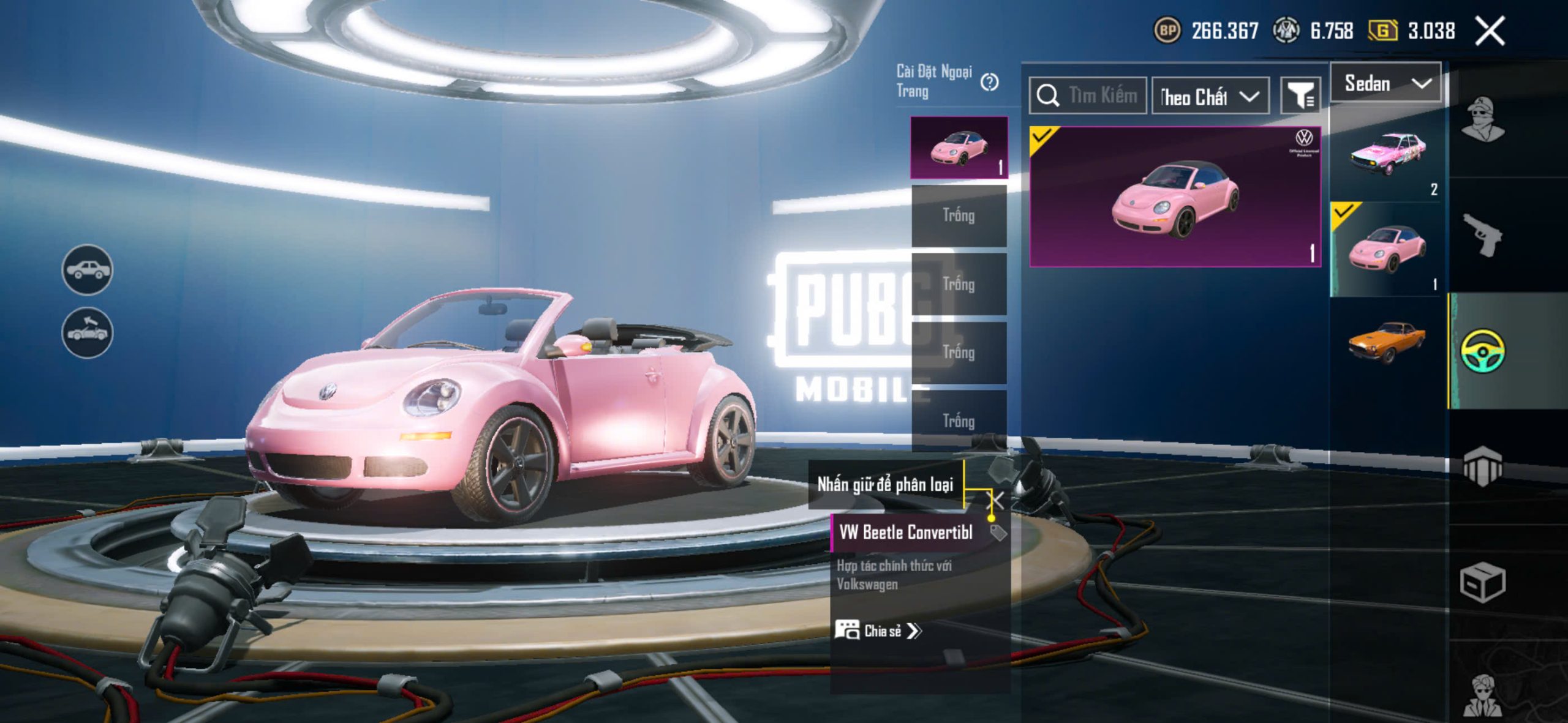Click the tag icon beside VW Beetle Convertible
The width and height of the screenshot is (1568, 723).
[998, 533]
